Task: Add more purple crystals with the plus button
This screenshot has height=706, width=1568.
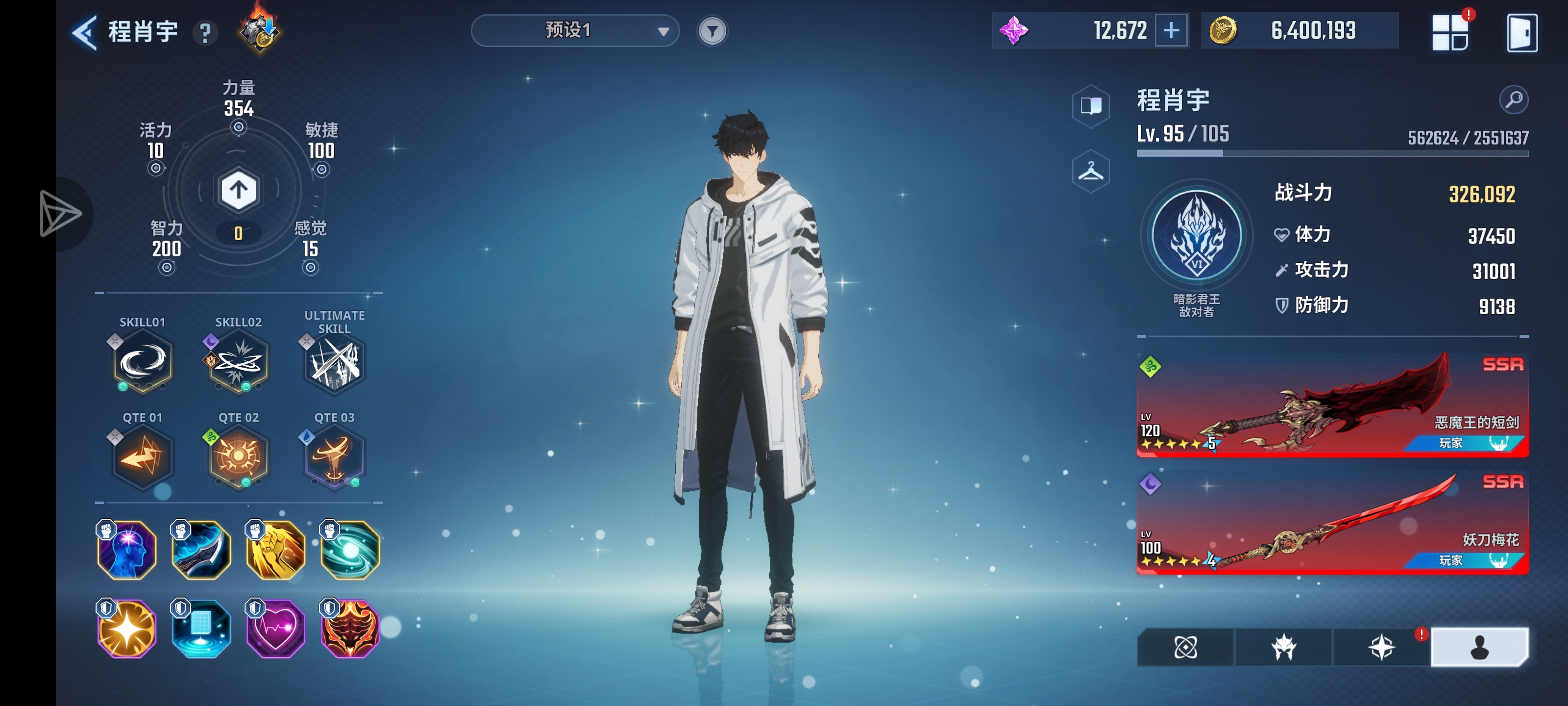Action: coord(1171,30)
